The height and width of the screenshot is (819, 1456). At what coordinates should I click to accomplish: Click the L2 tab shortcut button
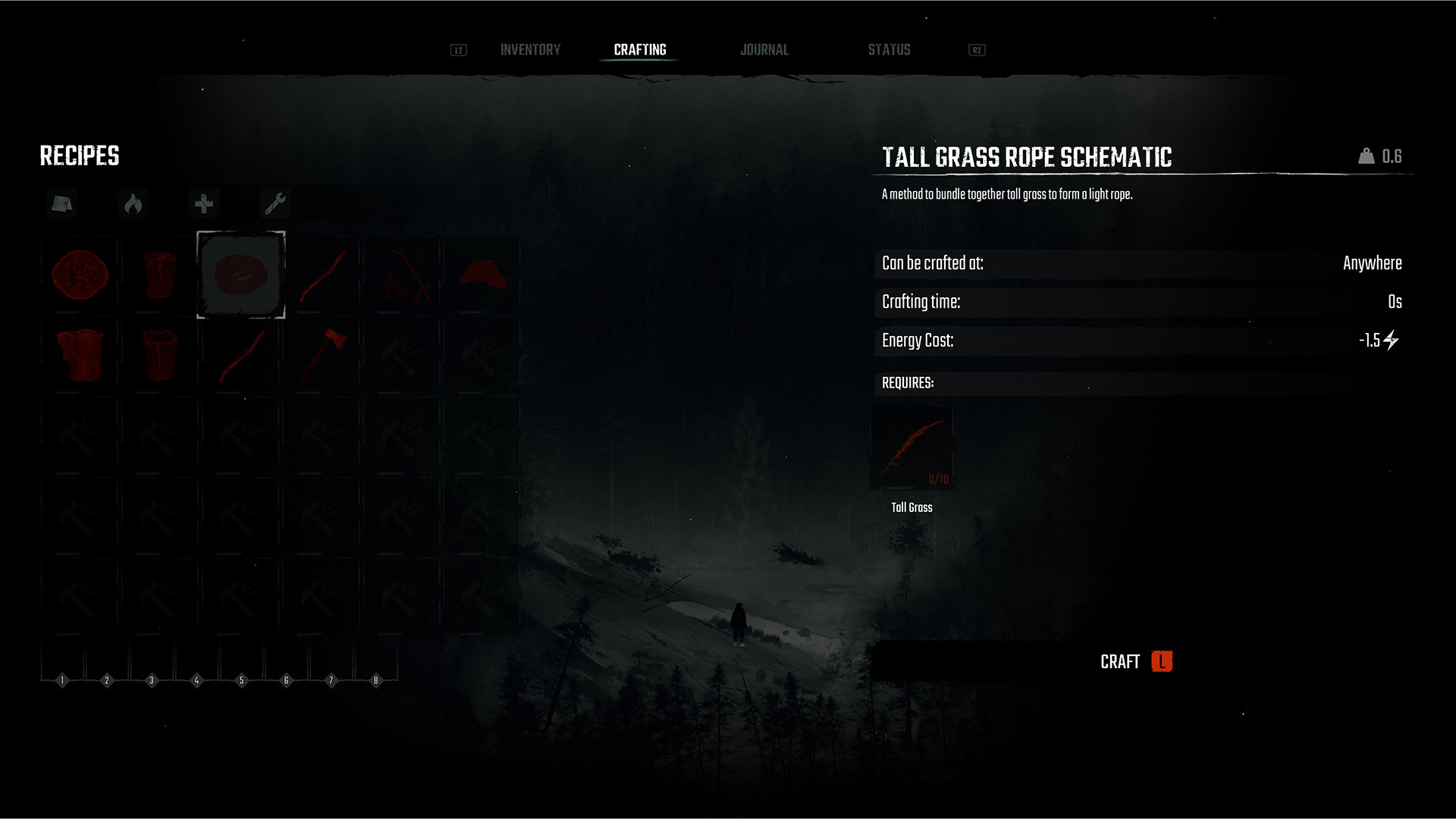click(457, 50)
